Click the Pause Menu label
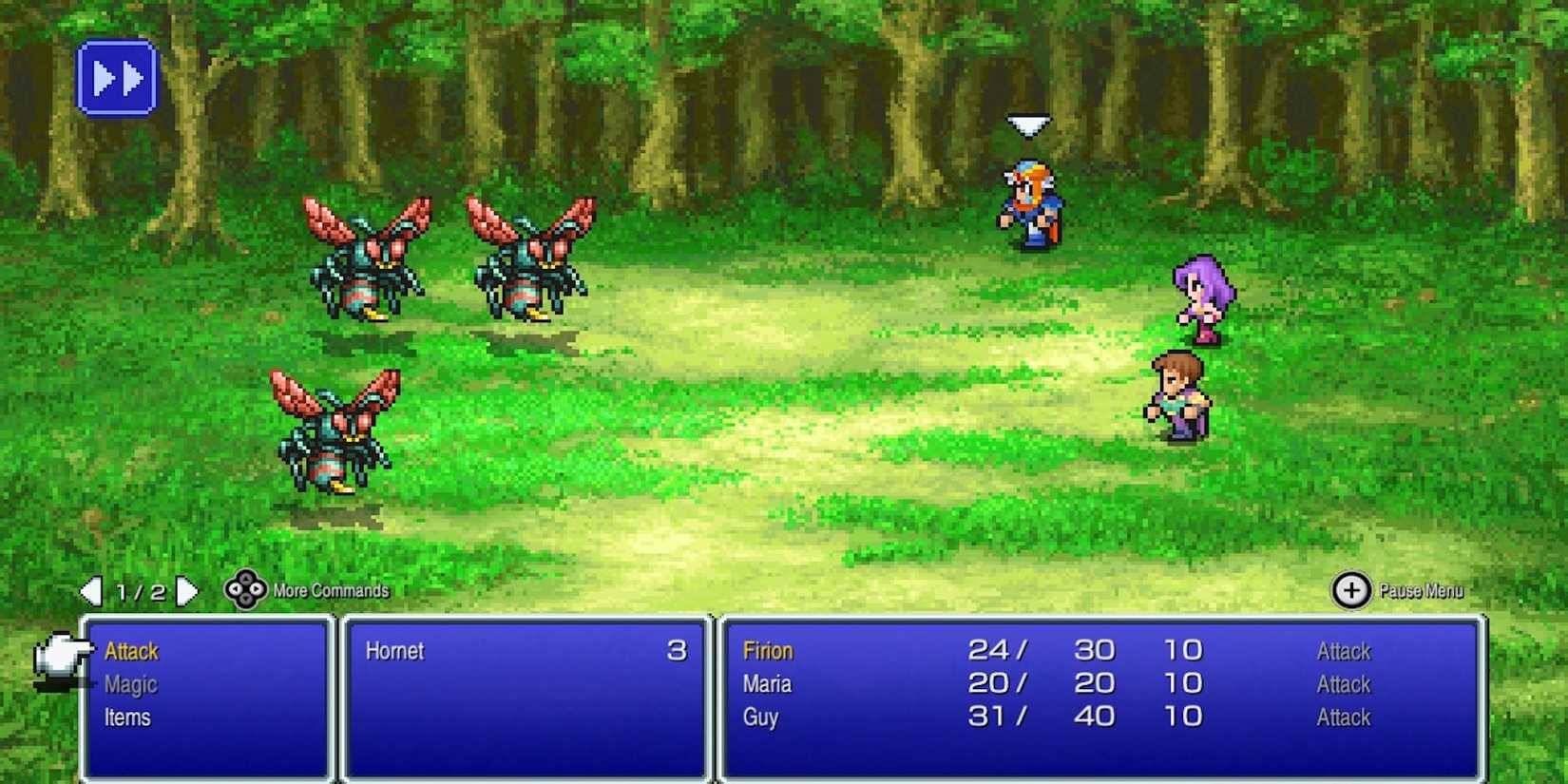Screen dimensions: 1568x784 click(1421, 591)
